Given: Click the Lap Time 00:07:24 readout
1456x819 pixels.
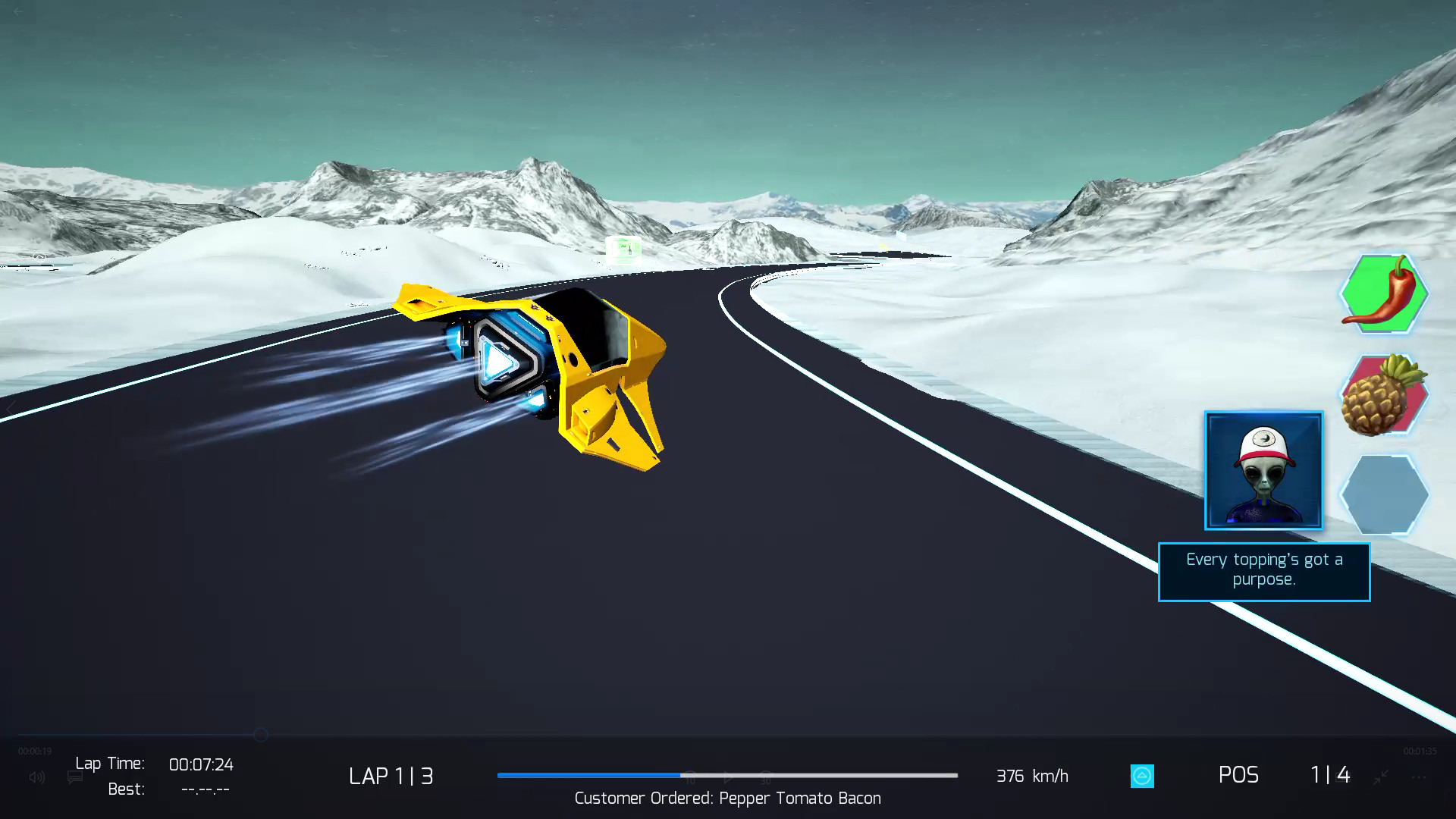Looking at the screenshot, I should click(x=202, y=764).
